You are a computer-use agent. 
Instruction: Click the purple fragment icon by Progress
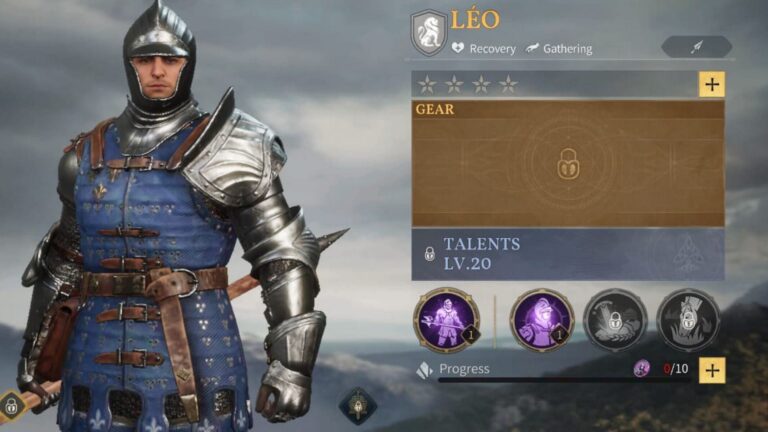(642, 369)
